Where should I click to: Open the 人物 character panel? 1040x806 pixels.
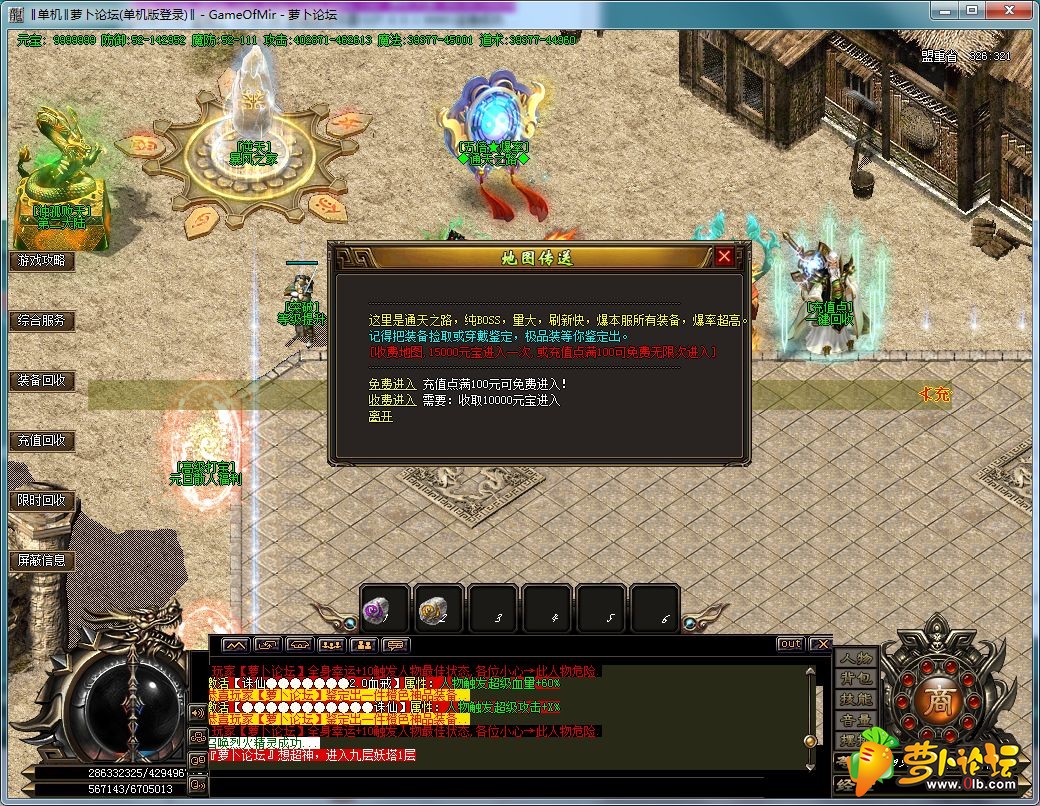click(x=855, y=658)
